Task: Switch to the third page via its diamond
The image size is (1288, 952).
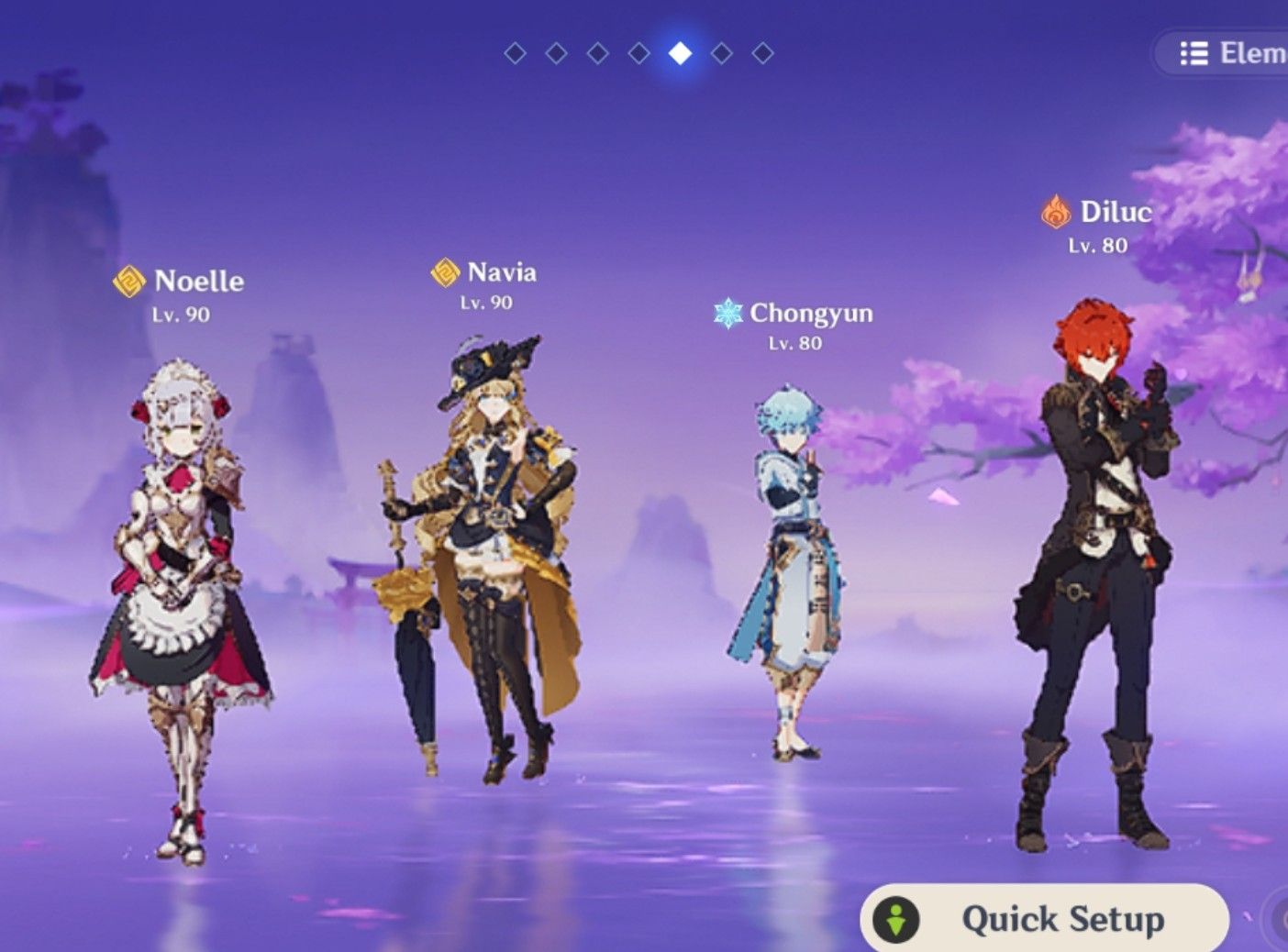Action: 596,53
